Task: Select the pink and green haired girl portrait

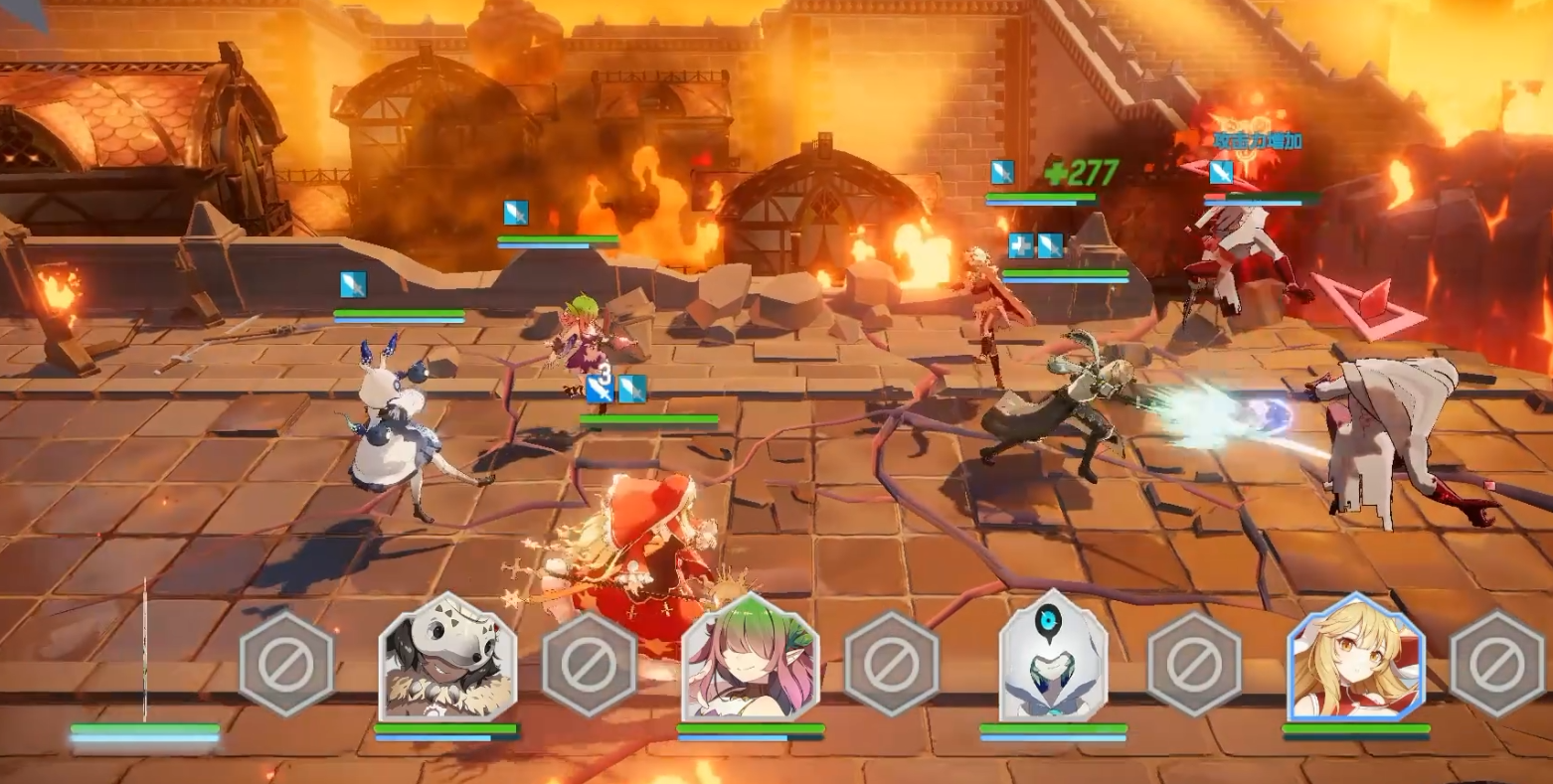Action: click(x=751, y=658)
